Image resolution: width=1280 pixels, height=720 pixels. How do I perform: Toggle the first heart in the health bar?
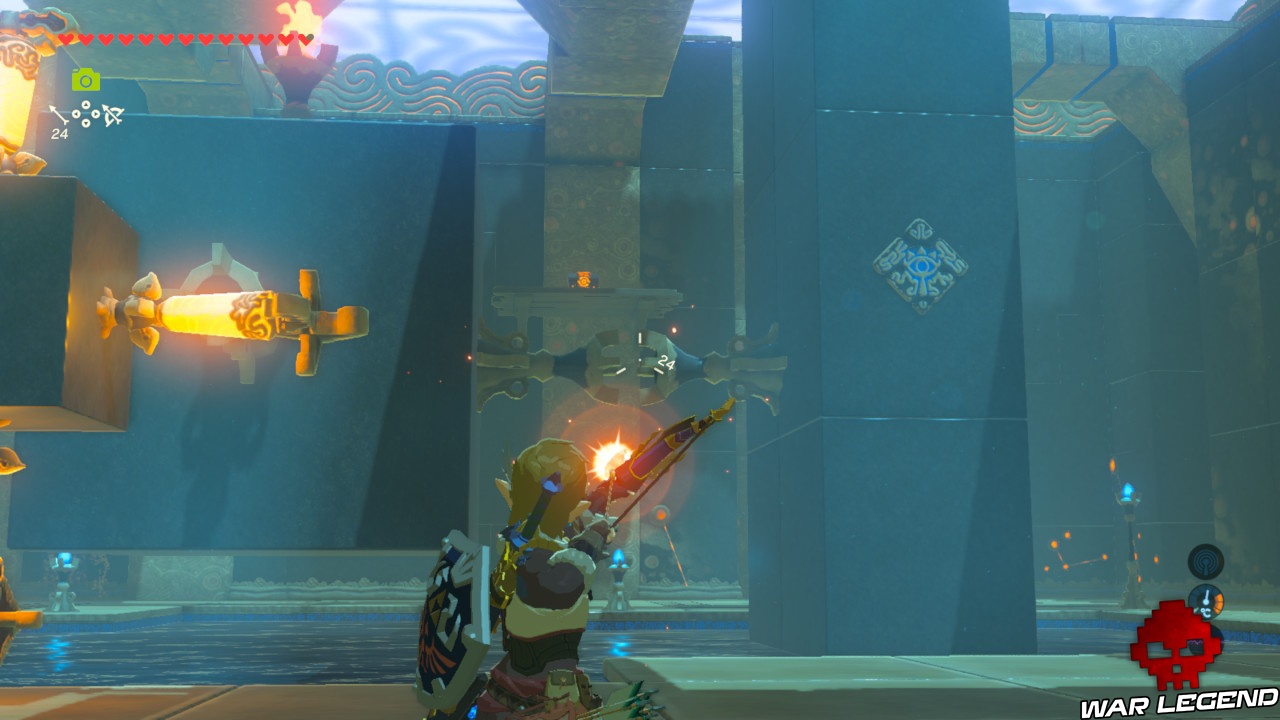(x=66, y=40)
